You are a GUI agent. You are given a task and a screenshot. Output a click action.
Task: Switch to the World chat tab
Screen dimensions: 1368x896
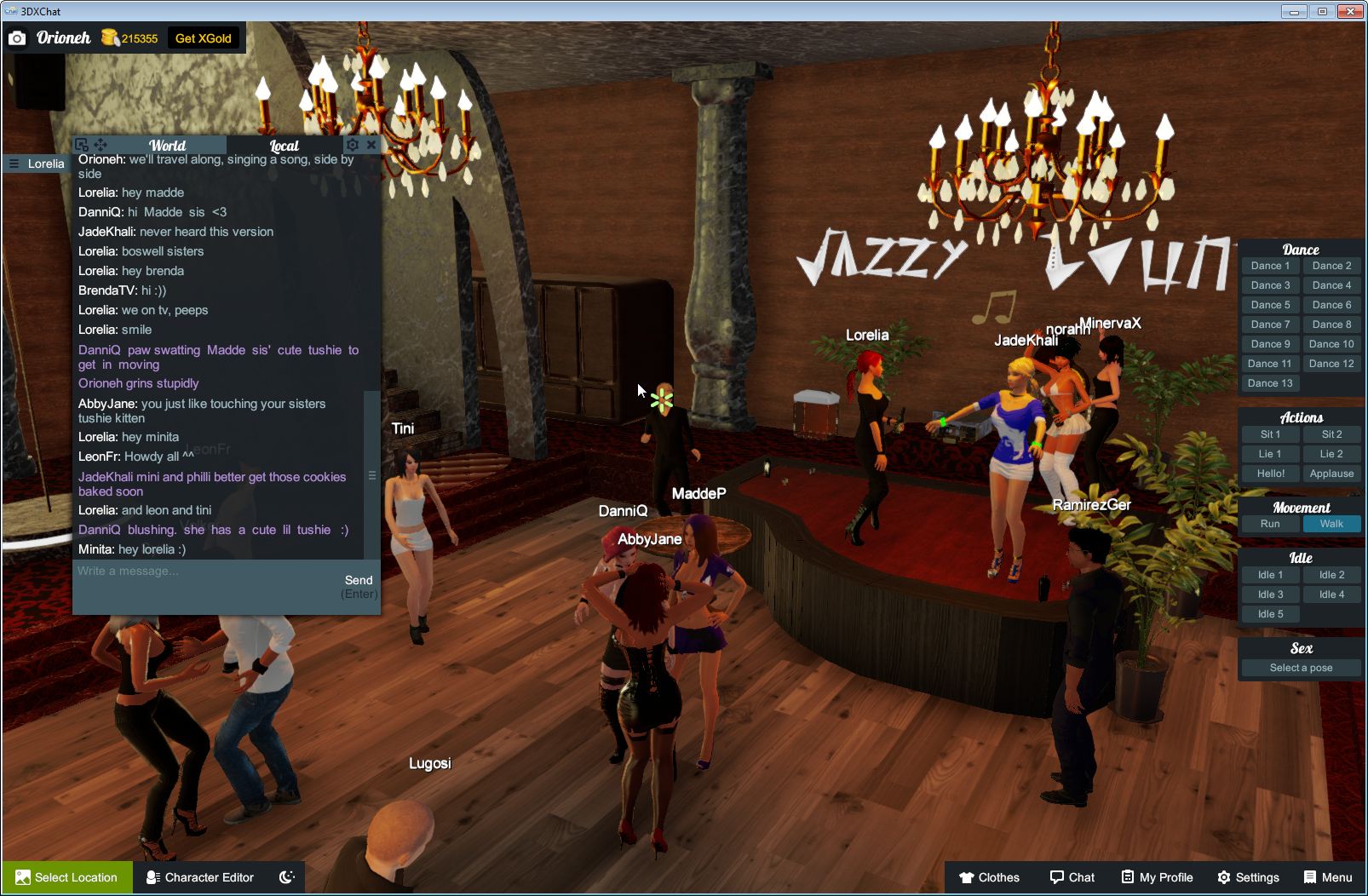point(166,145)
